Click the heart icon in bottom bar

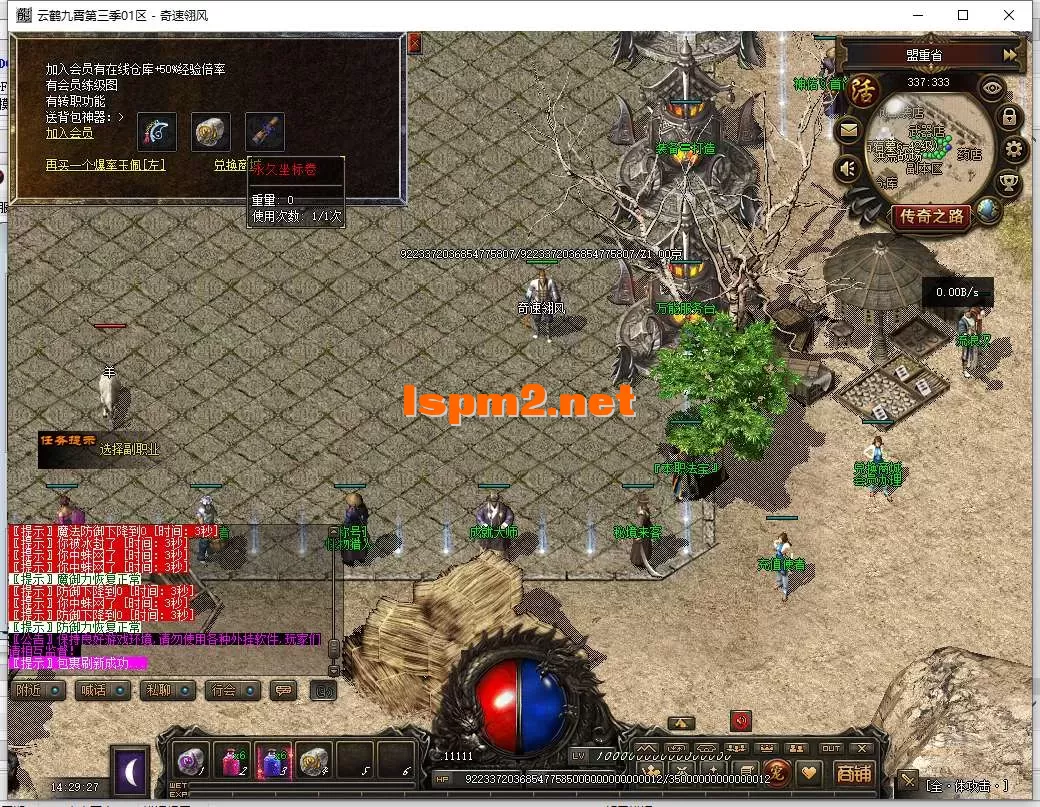click(808, 773)
